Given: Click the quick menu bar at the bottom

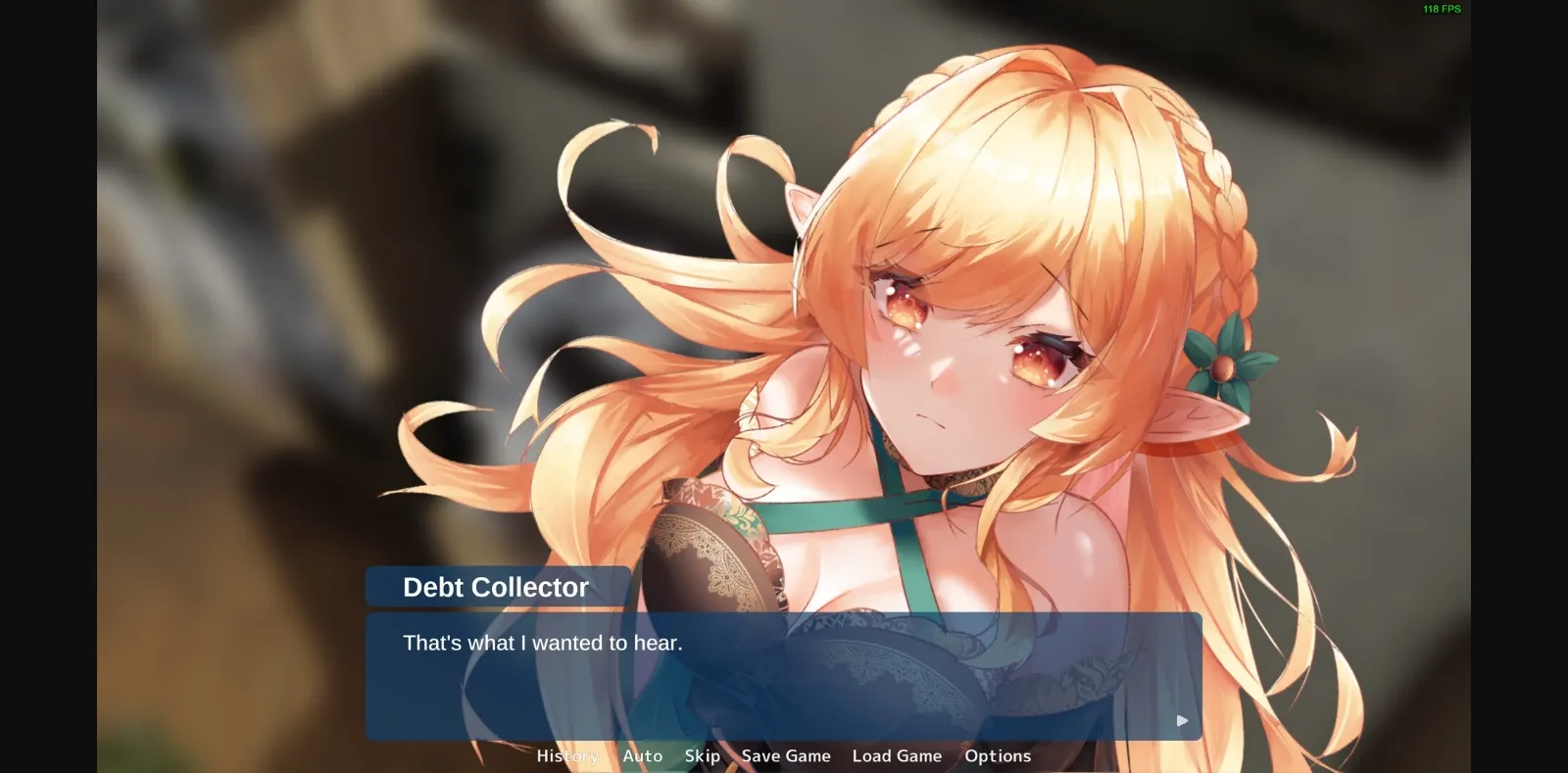Looking at the screenshot, I should (784, 755).
